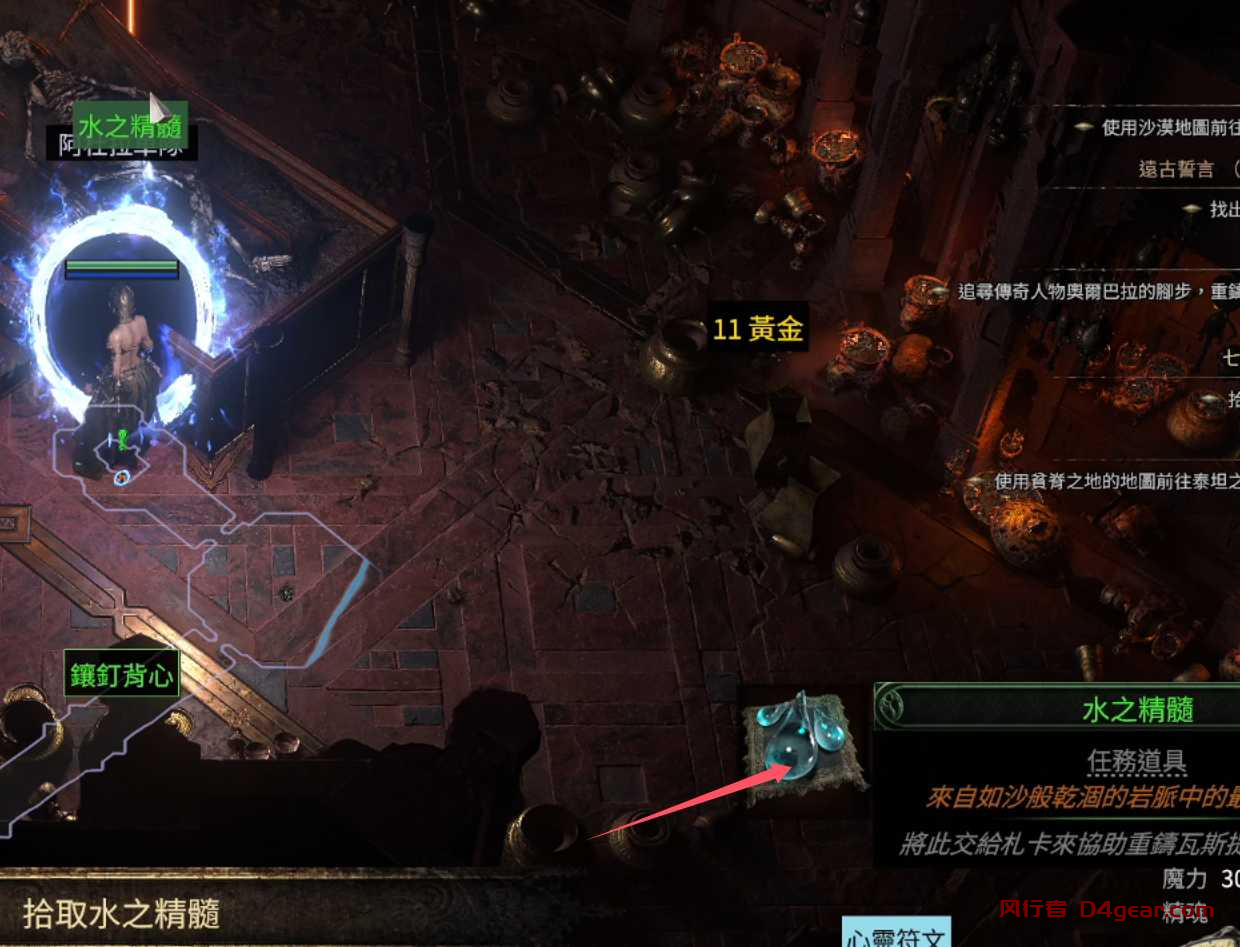
Task: Select the 水之精髓 water droplet item icon
Action: [802, 743]
